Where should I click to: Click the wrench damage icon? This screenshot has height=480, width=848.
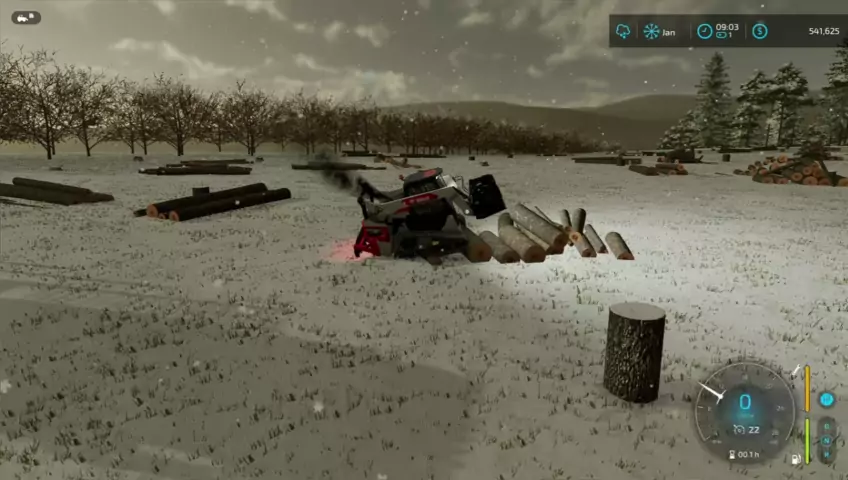[796, 371]
